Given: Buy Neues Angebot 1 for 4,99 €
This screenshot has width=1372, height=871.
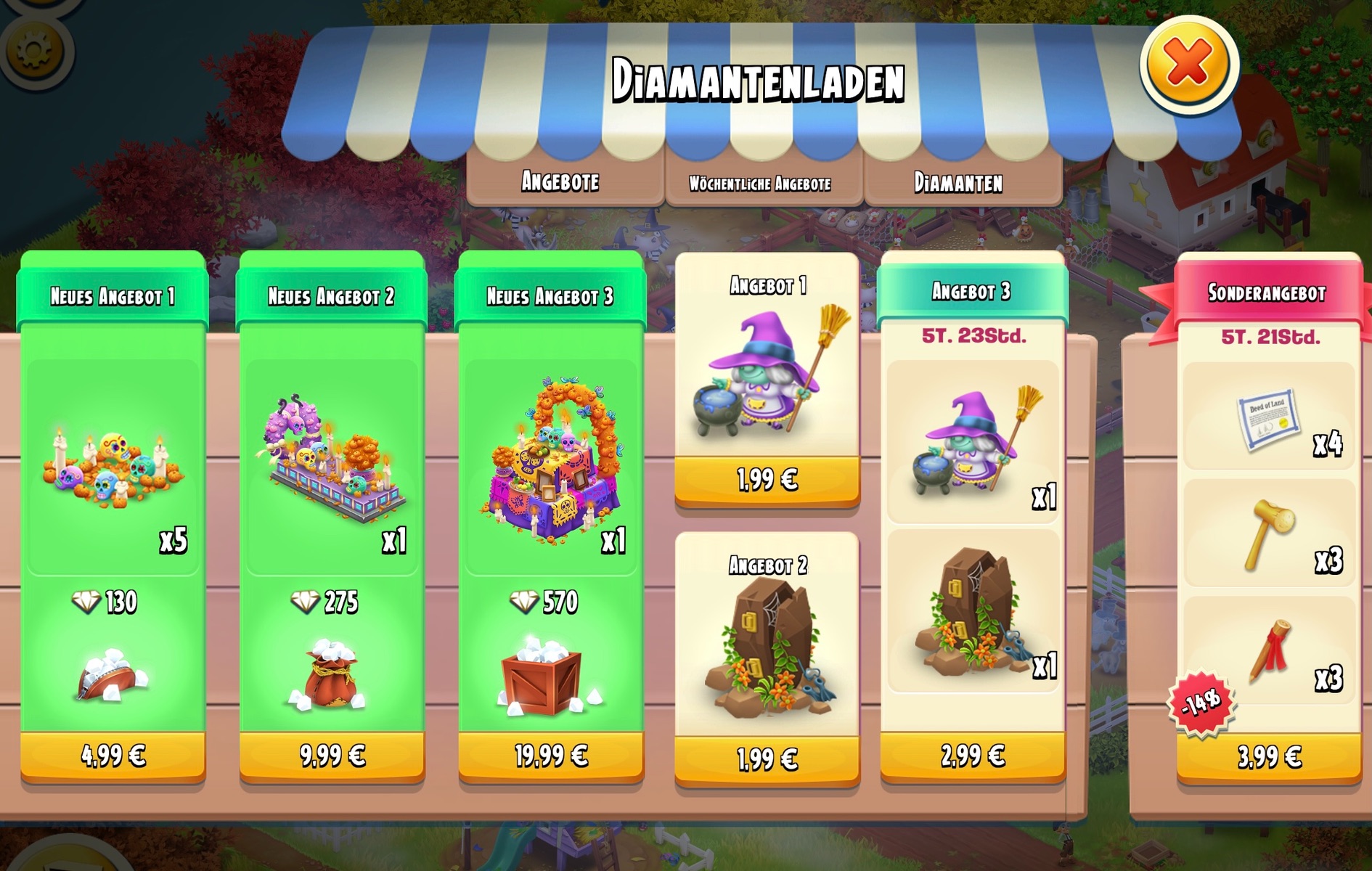Looking at the screenshot, I should 113,756.
